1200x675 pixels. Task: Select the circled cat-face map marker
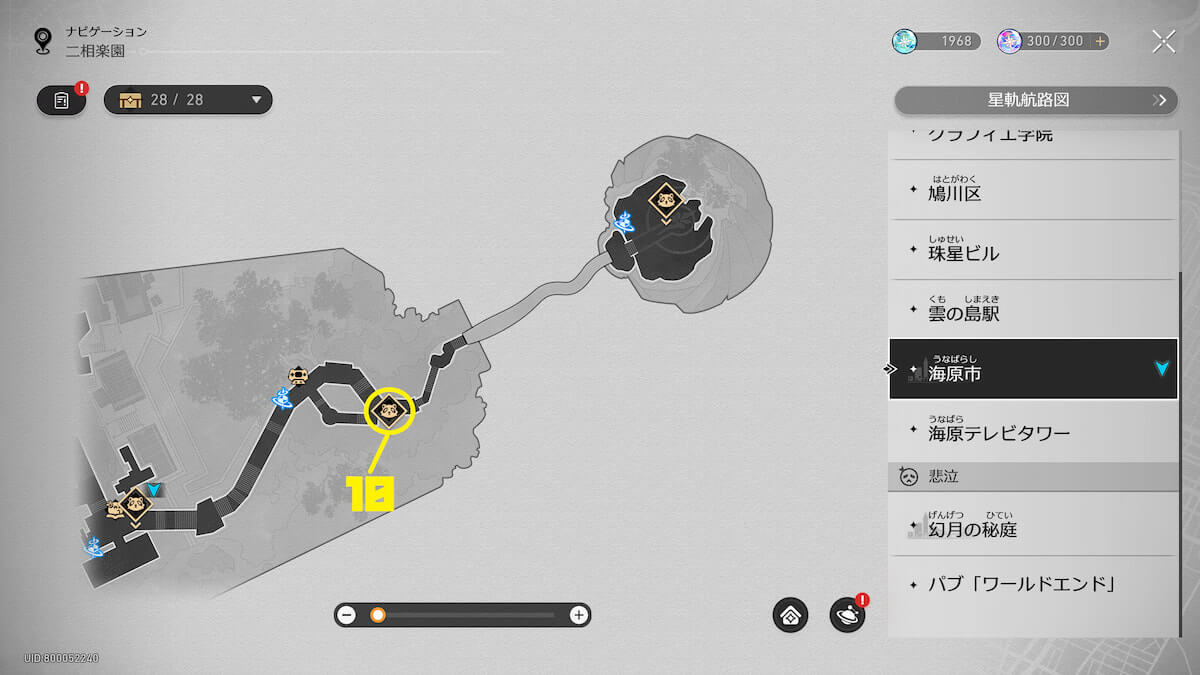tap(390, 410)
